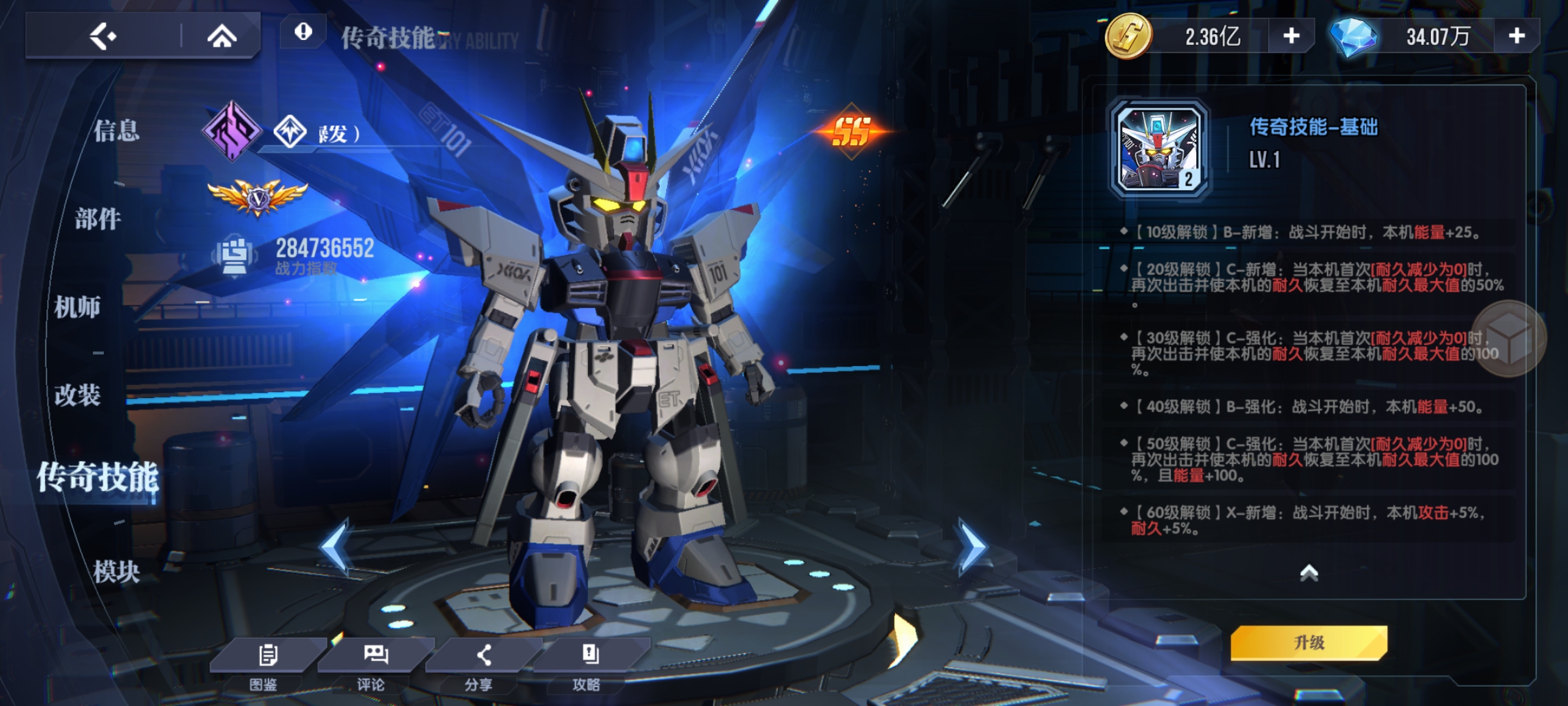This screenshot has height=706, width=1568.
Task: View the previous mech with left arrow
Action: (336, 546)
